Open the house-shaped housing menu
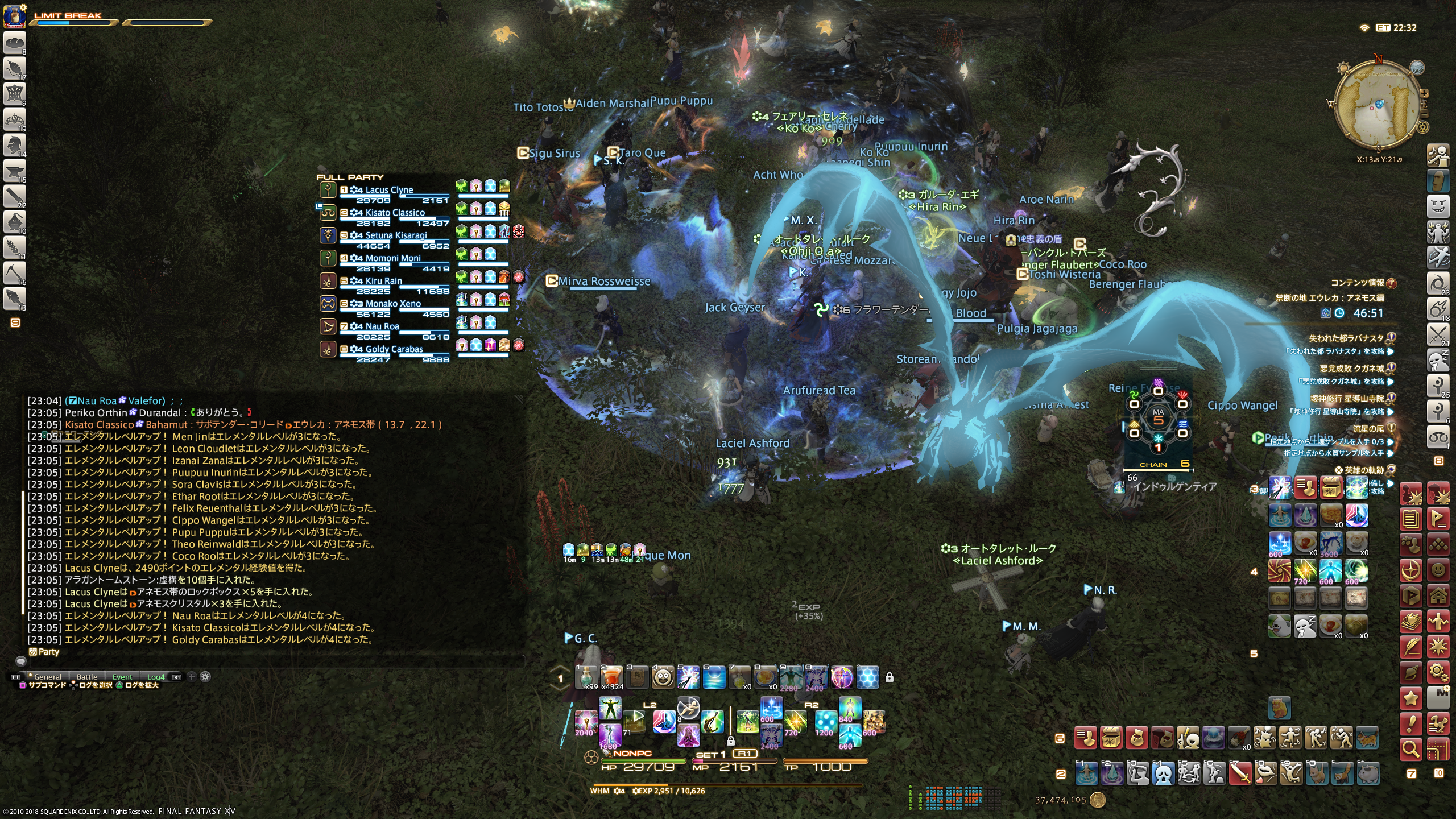Screen dimensions: 1456x819 click(1438, 595)
